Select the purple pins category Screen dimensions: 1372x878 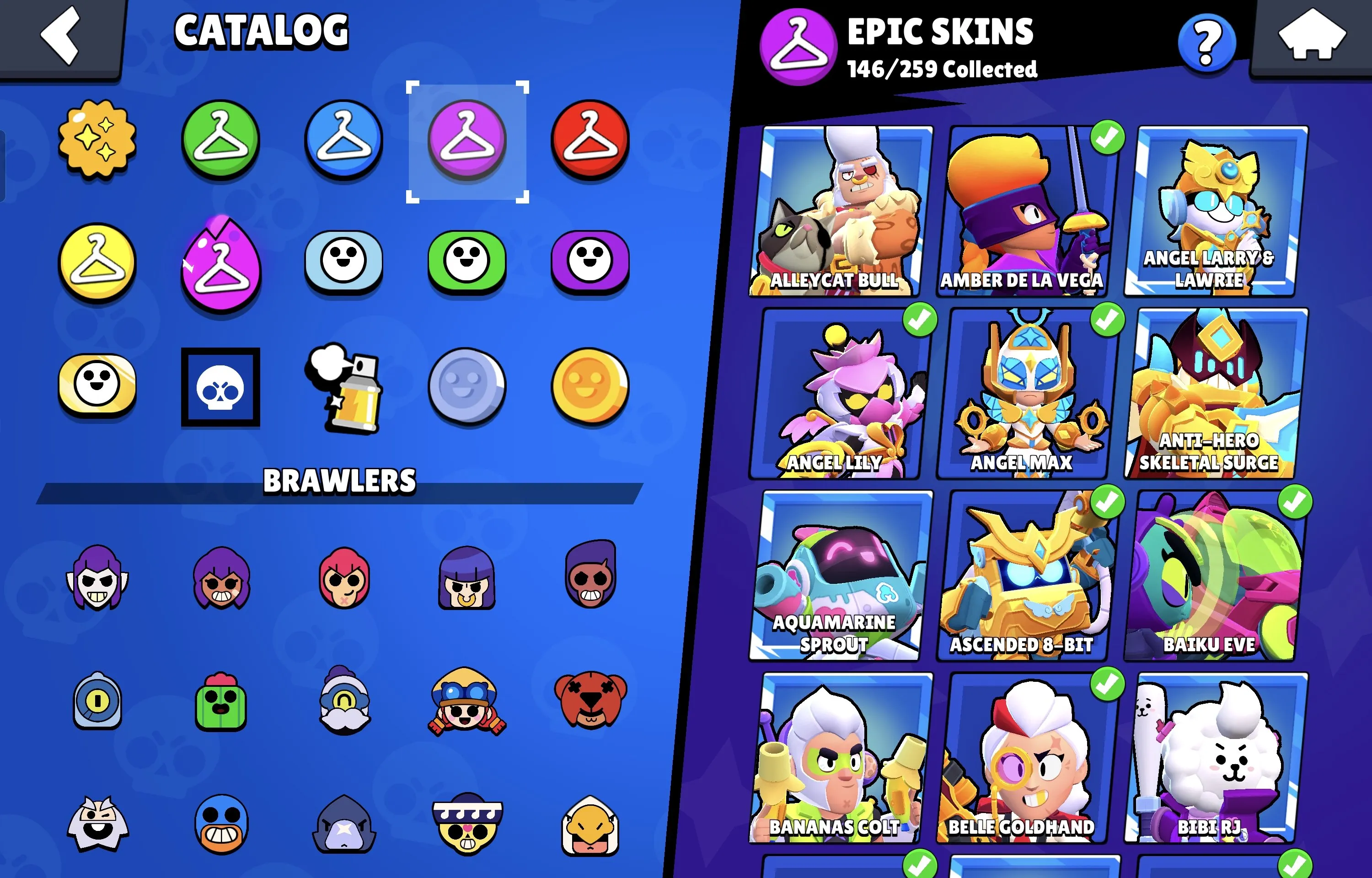click(590, 262)
